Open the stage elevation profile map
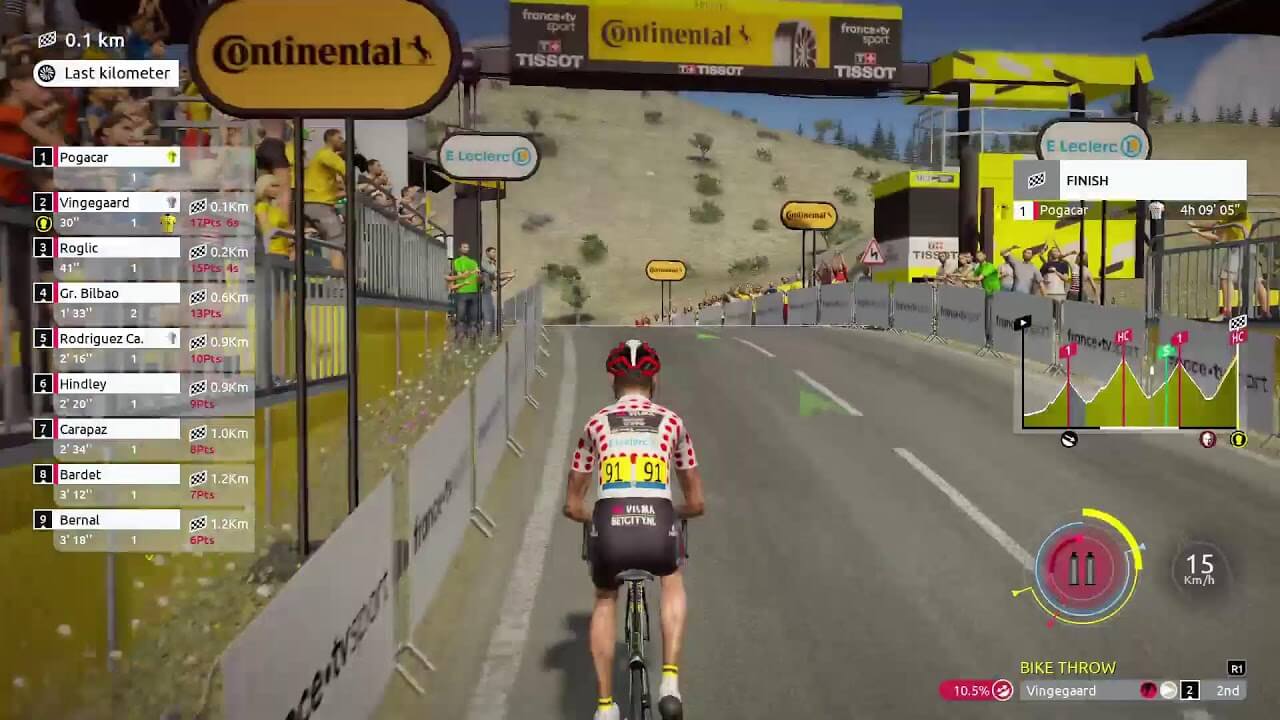 [1130, 380]
